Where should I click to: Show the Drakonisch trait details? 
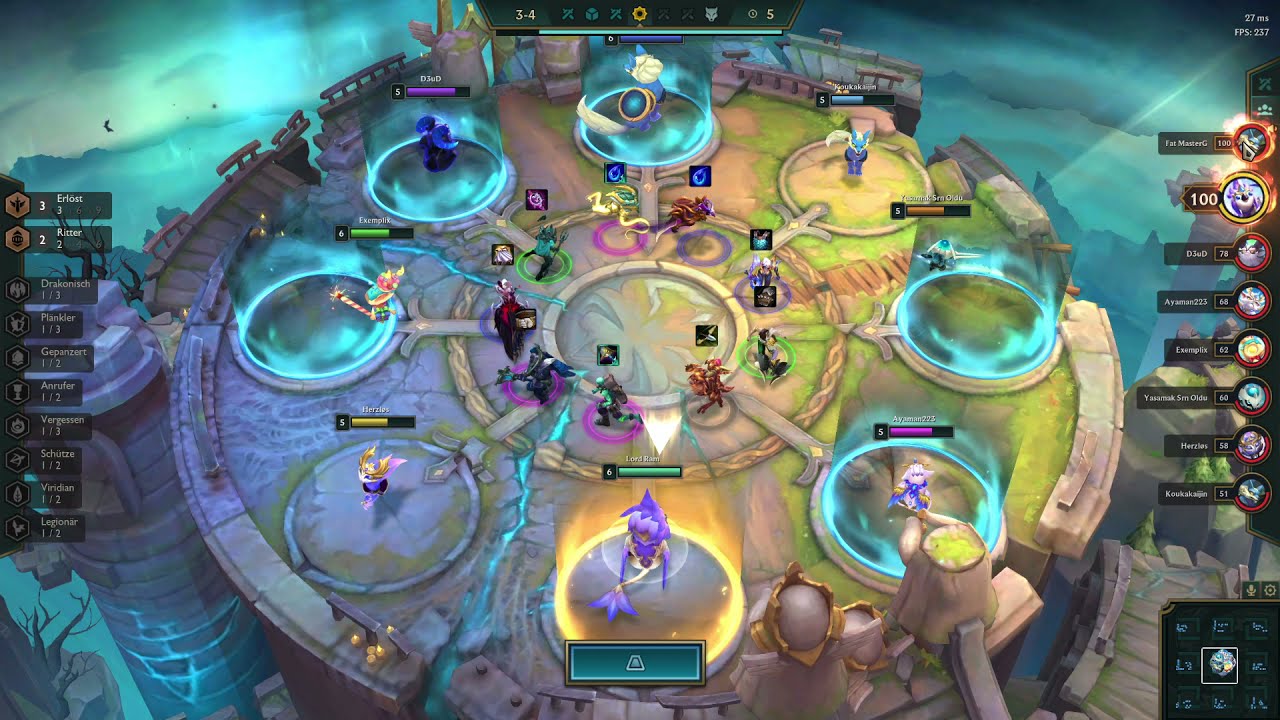(60, 289)
